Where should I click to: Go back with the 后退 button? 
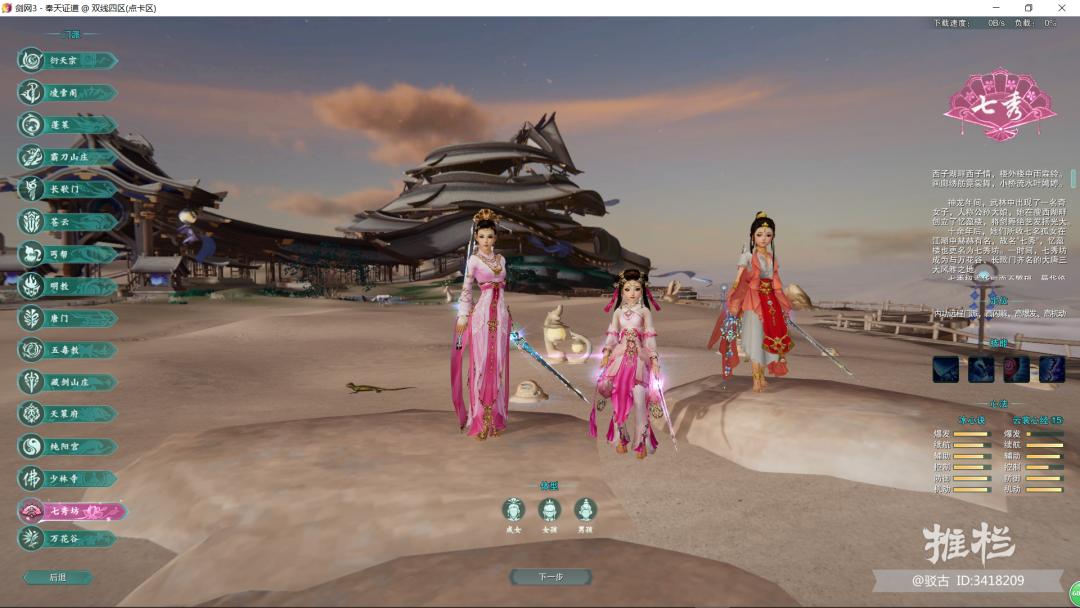(x=58, y=577)
